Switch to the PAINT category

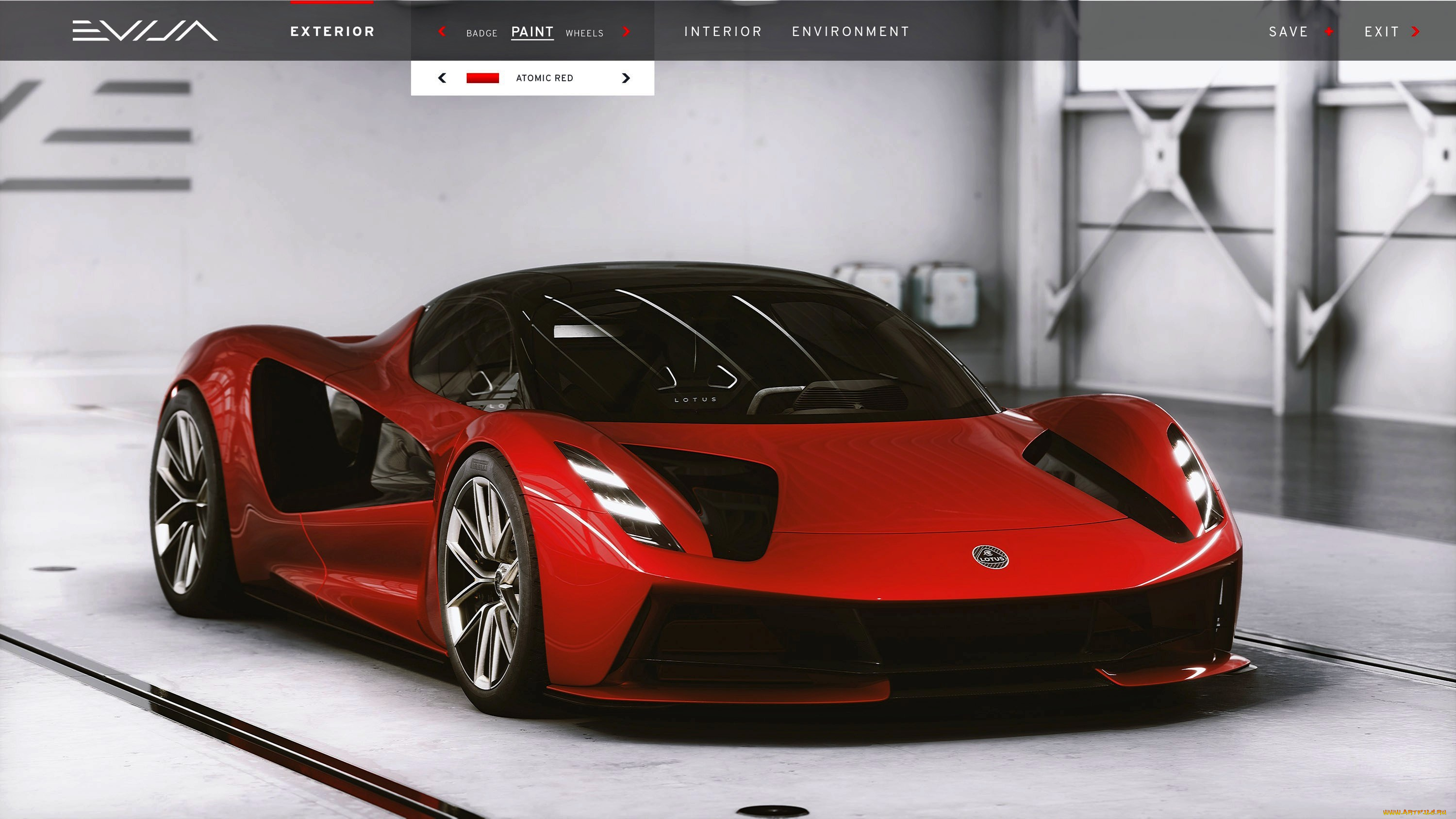pos(532,32)
